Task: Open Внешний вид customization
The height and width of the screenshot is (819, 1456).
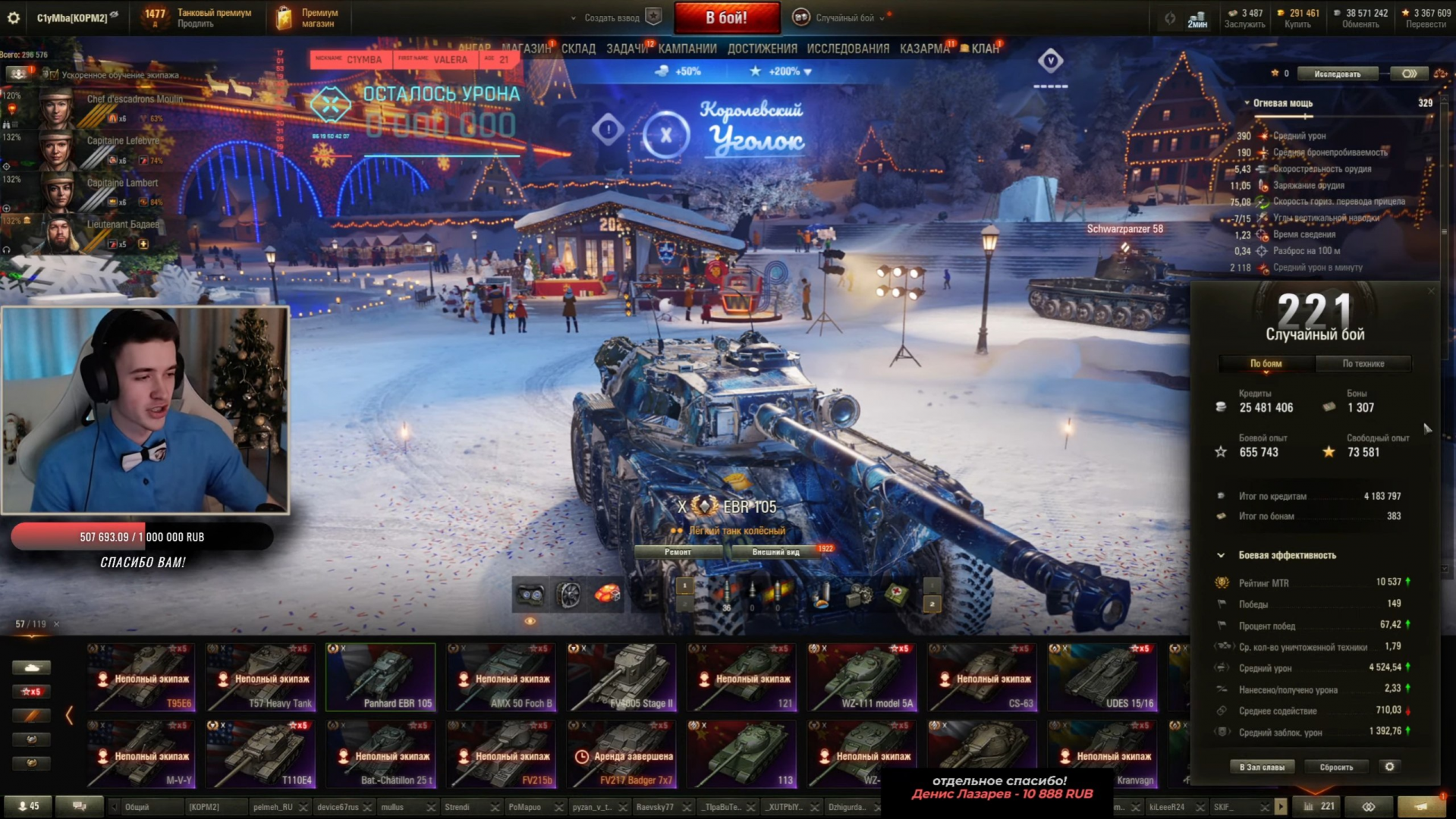Action: point(775,552)
